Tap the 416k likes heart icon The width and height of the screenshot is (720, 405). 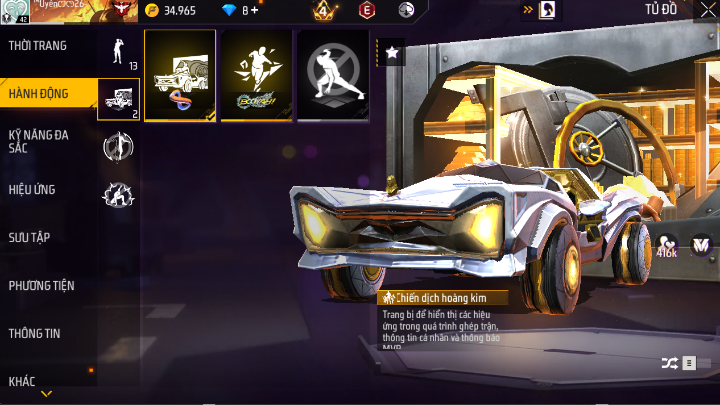click(x=667, y=244)
